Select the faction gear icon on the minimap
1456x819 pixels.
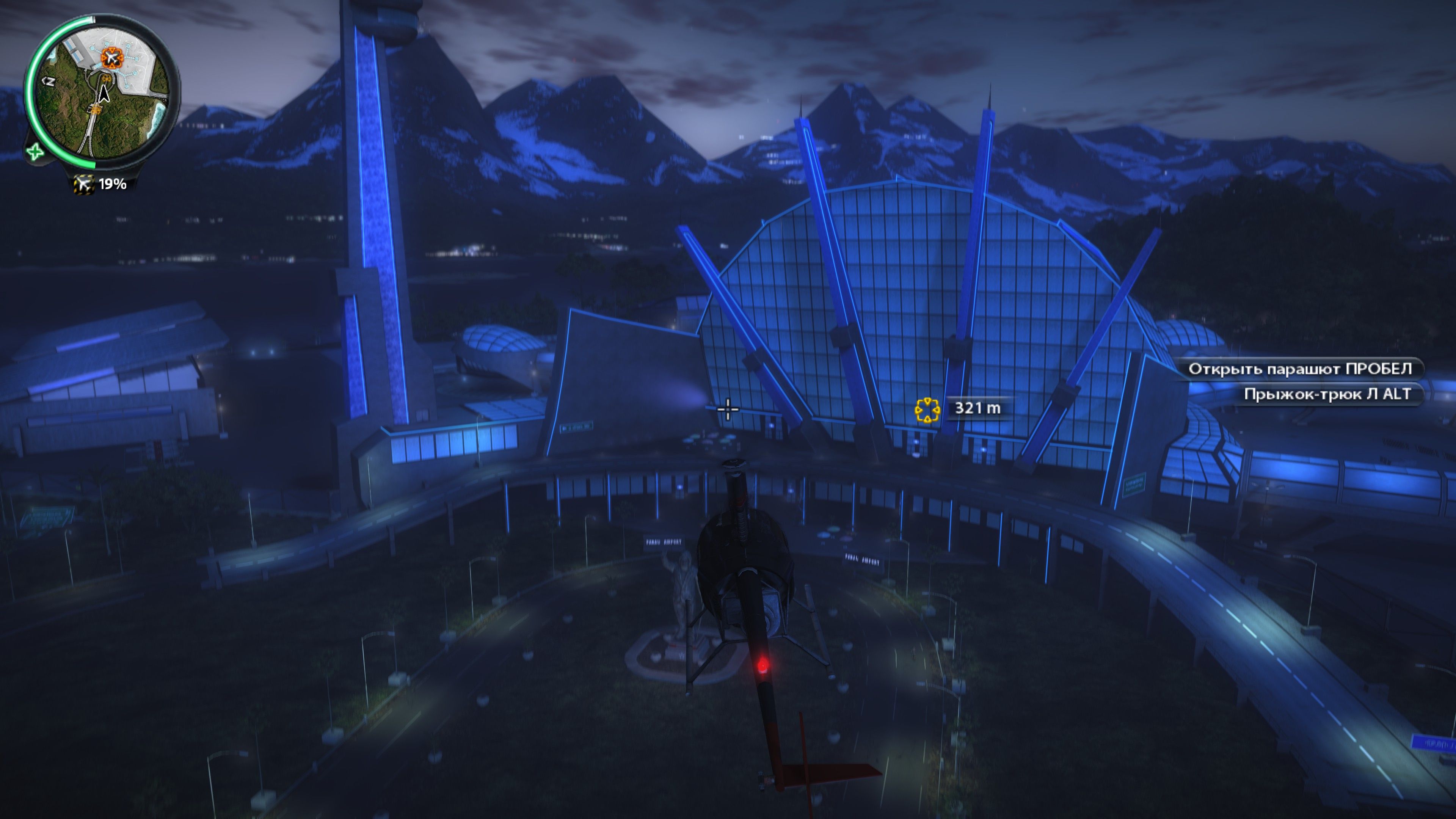[x=107, y=79]
